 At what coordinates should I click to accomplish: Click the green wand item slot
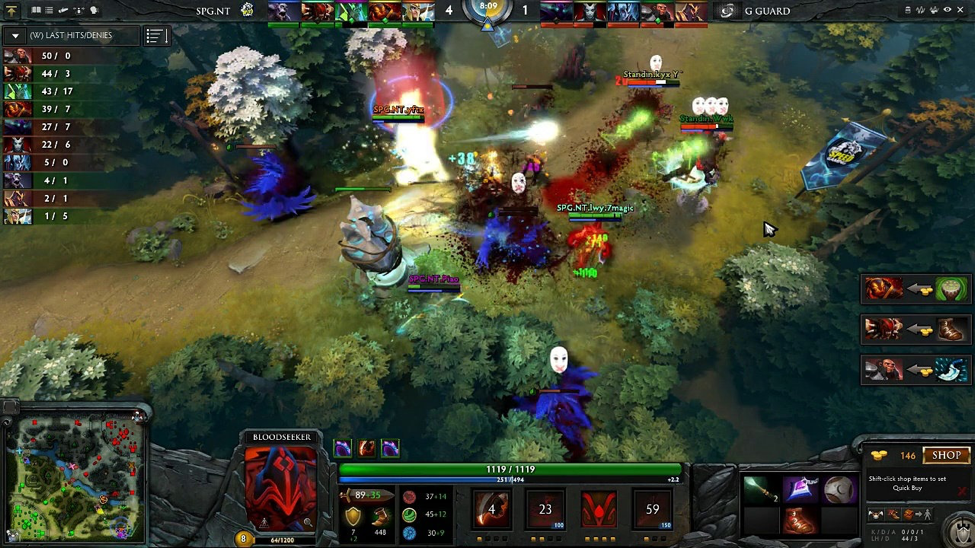click(x=760, y=489)
